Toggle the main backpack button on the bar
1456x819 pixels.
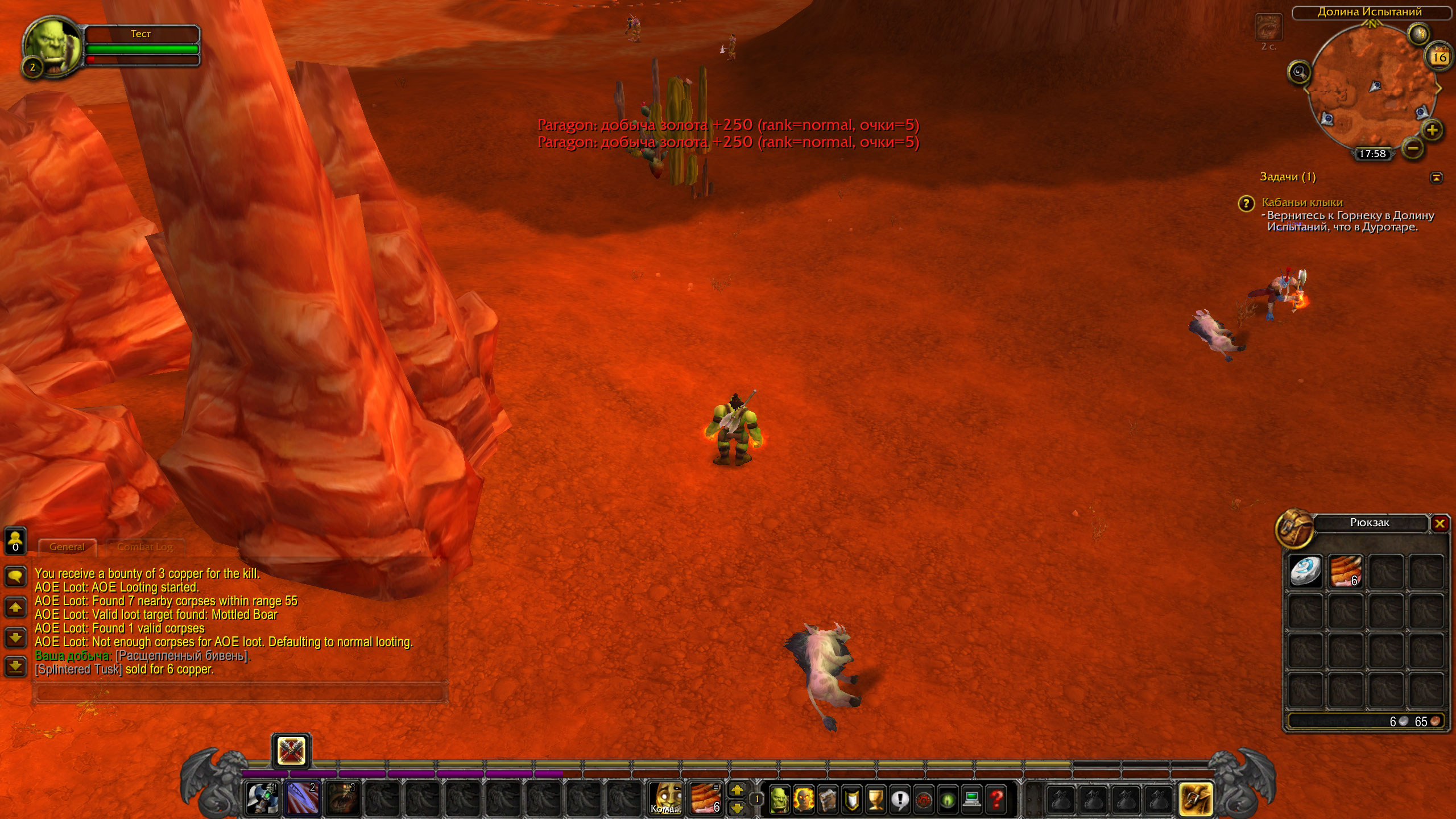tap(1195, 799)
